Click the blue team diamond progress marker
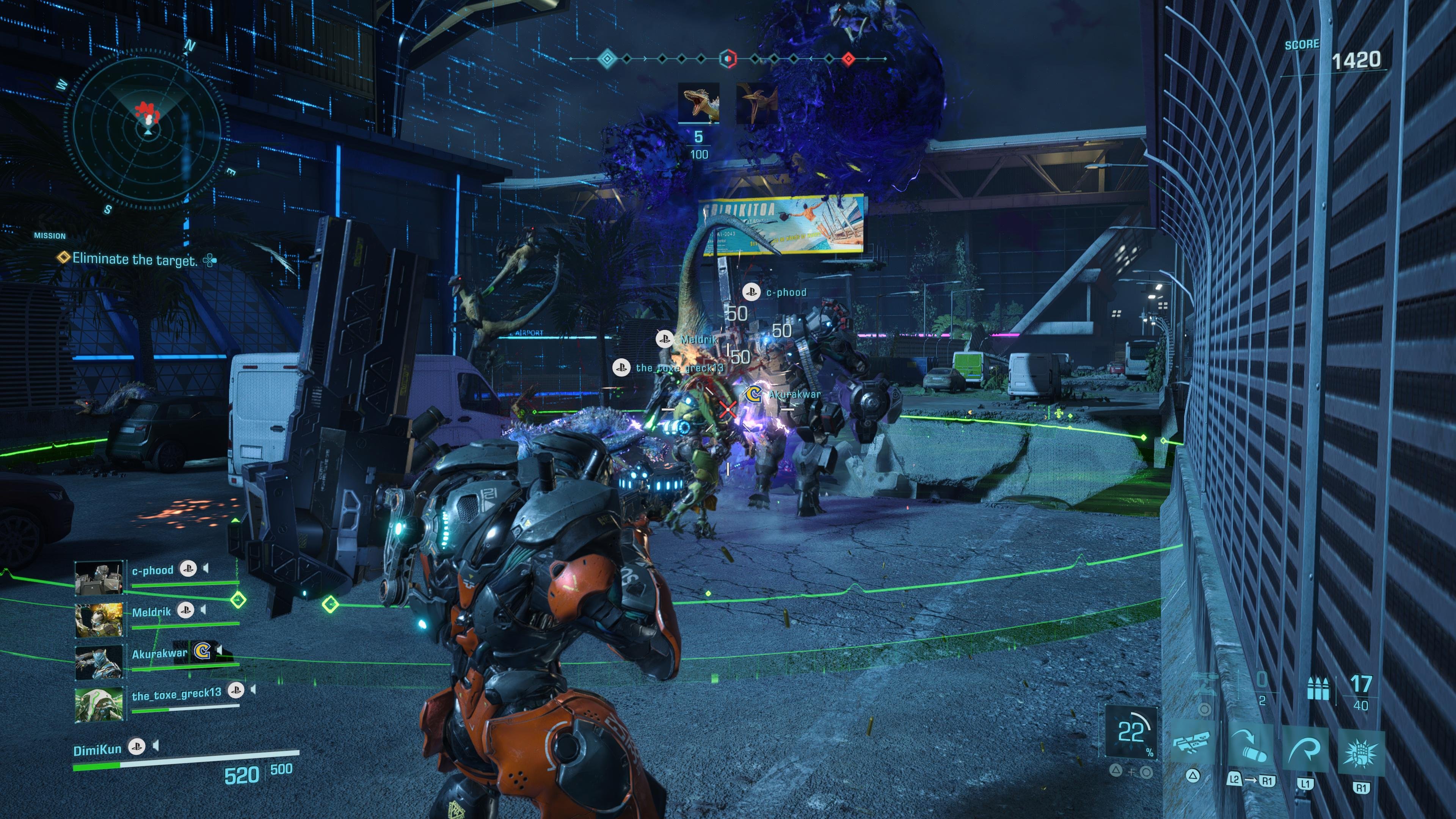The image size is (1456, 819). coord(607,58)
